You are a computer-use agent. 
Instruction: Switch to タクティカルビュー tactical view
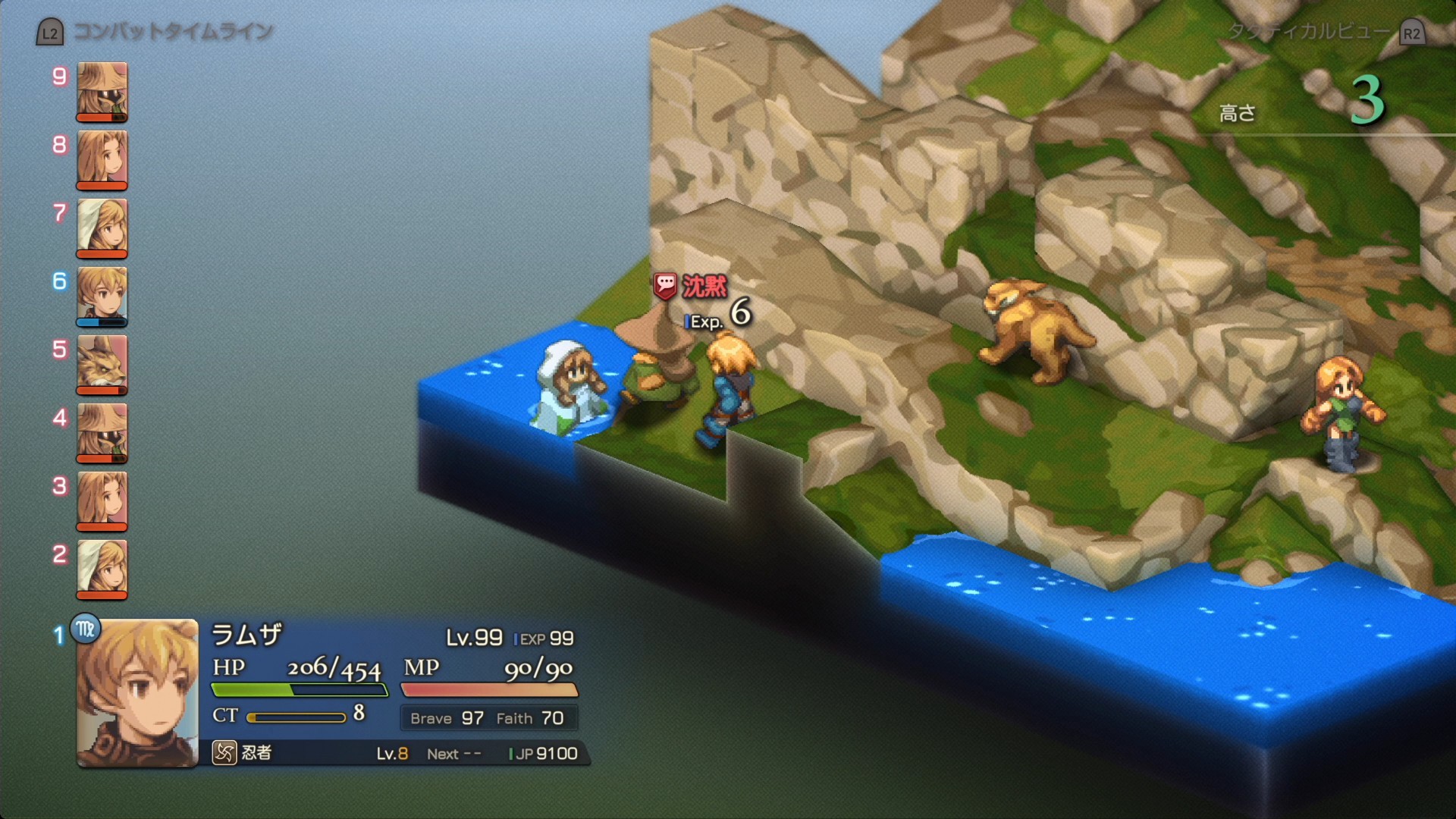tap(1310, 32)
